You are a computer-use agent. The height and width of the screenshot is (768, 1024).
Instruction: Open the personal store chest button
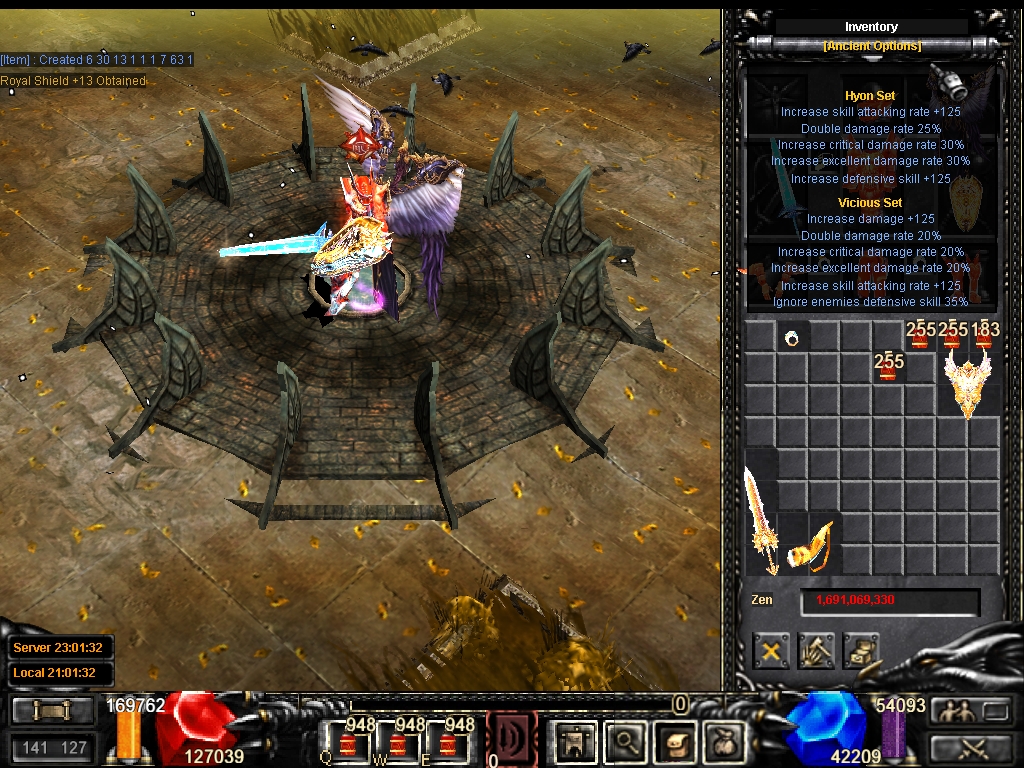[x=860, y=651]
